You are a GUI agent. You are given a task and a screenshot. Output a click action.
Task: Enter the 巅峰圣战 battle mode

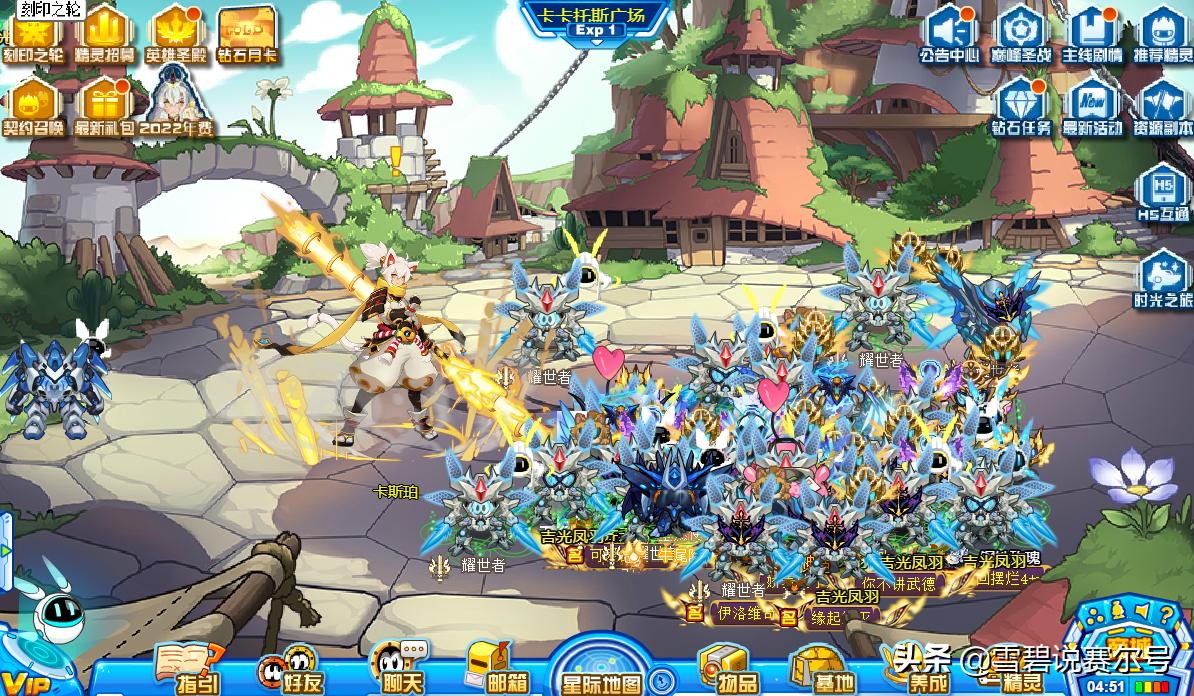click(1020, 33)
